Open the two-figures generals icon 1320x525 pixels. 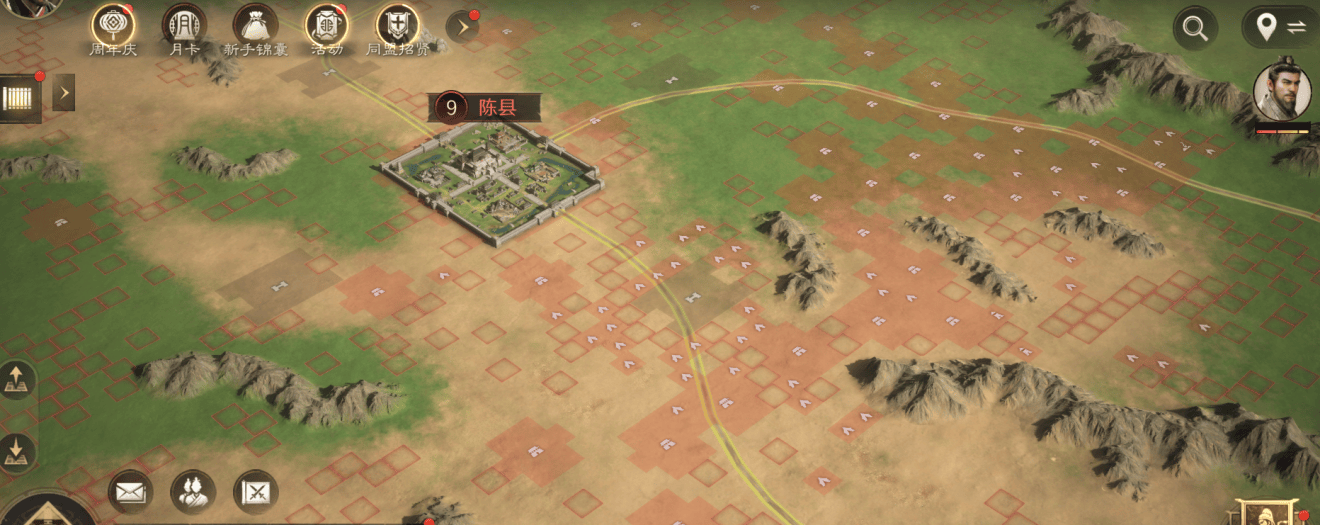pos(193,491)
